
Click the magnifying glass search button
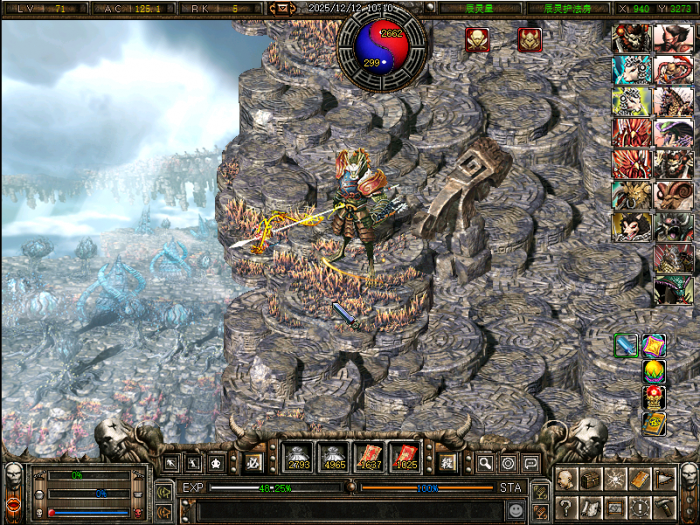485,463
